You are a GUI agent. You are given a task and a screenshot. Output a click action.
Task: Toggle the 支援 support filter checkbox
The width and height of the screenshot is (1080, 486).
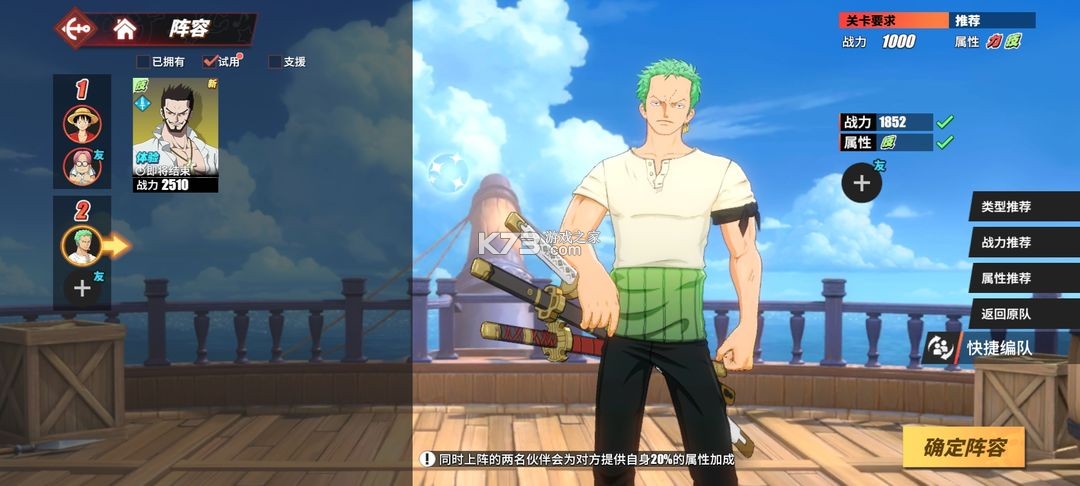(275, 62)
